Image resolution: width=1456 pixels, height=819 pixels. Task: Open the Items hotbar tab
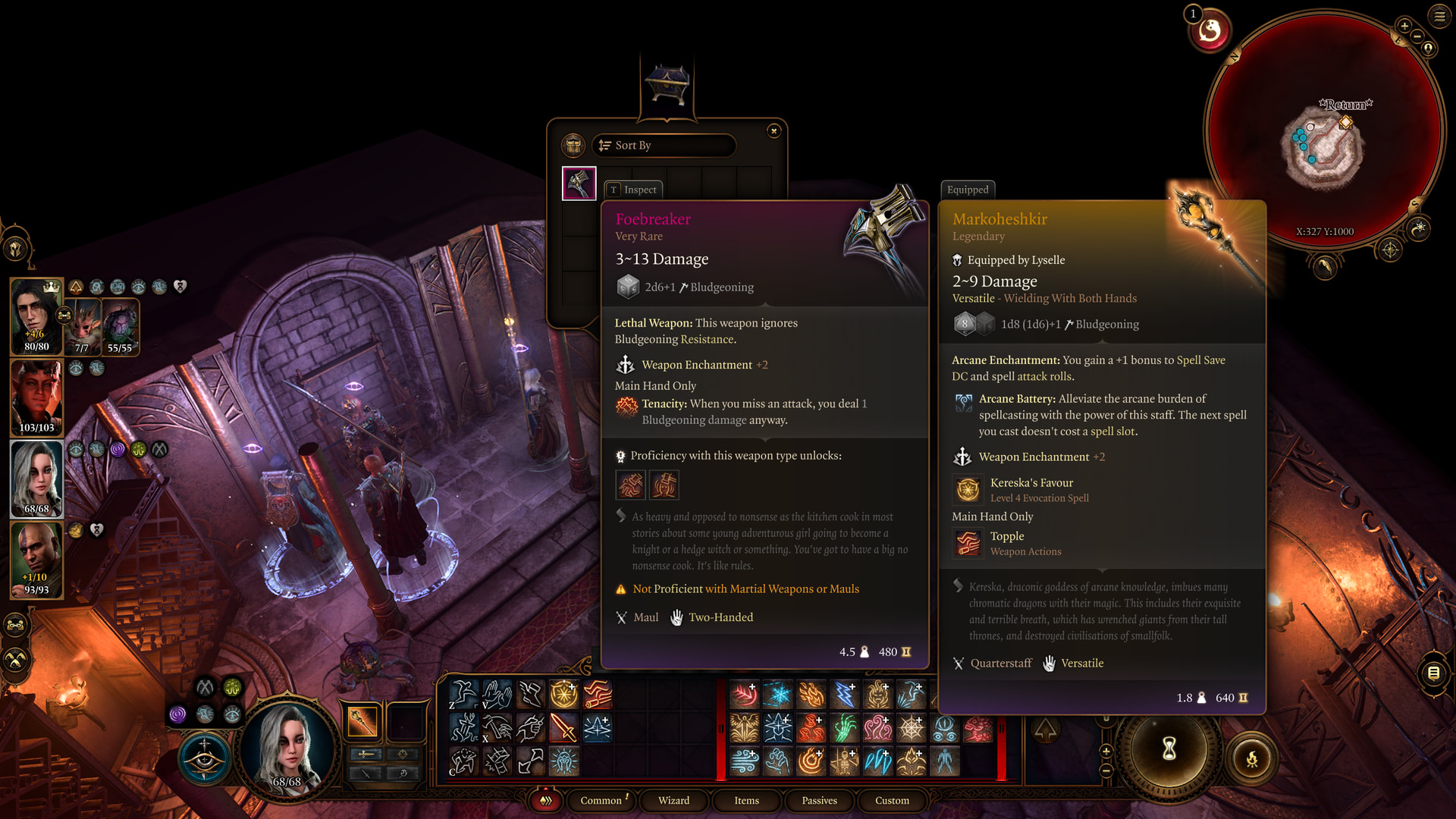[746, 801]
